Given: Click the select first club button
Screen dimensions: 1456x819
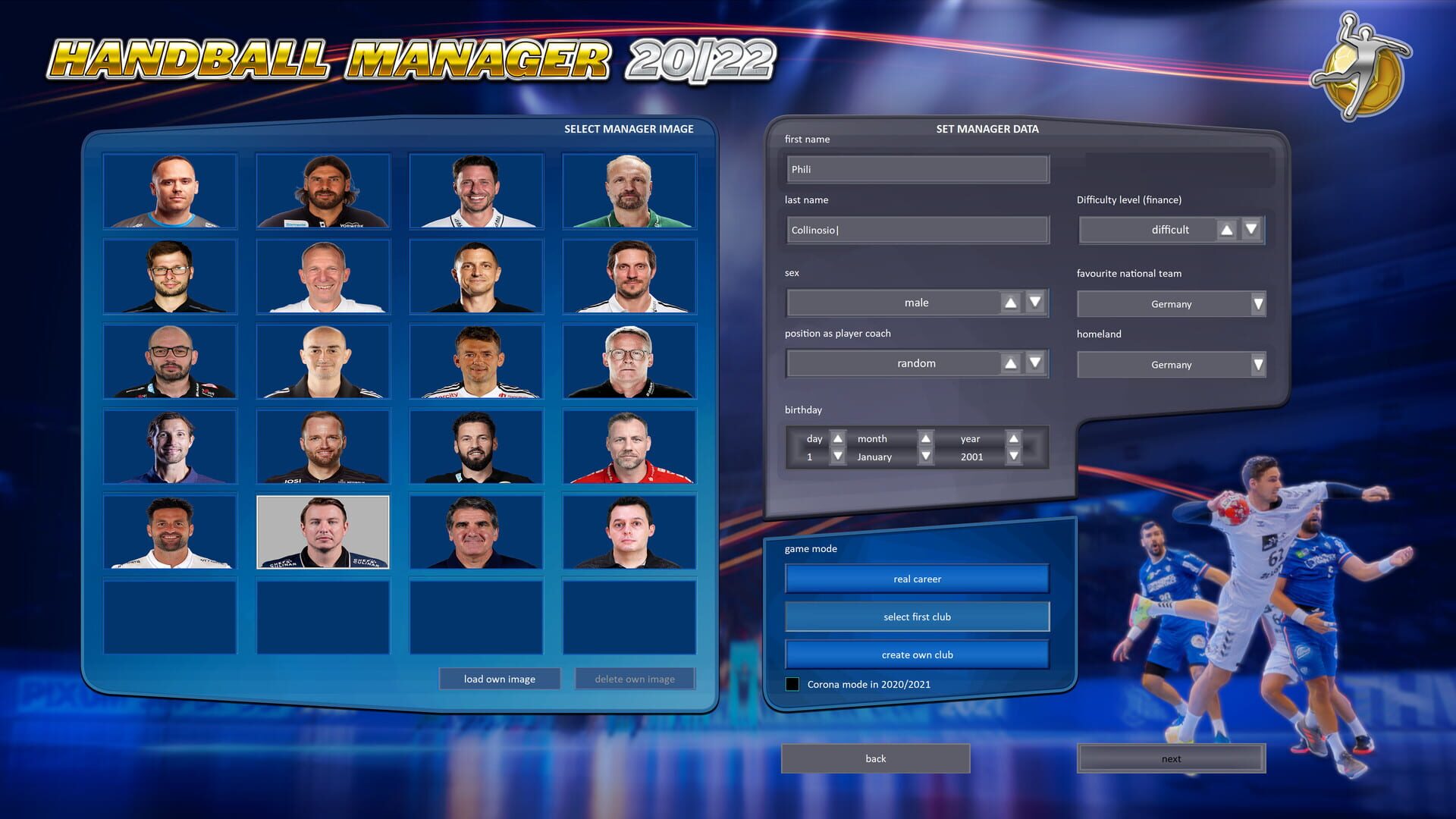Looking at the screenshot, I should click(917, 617).
